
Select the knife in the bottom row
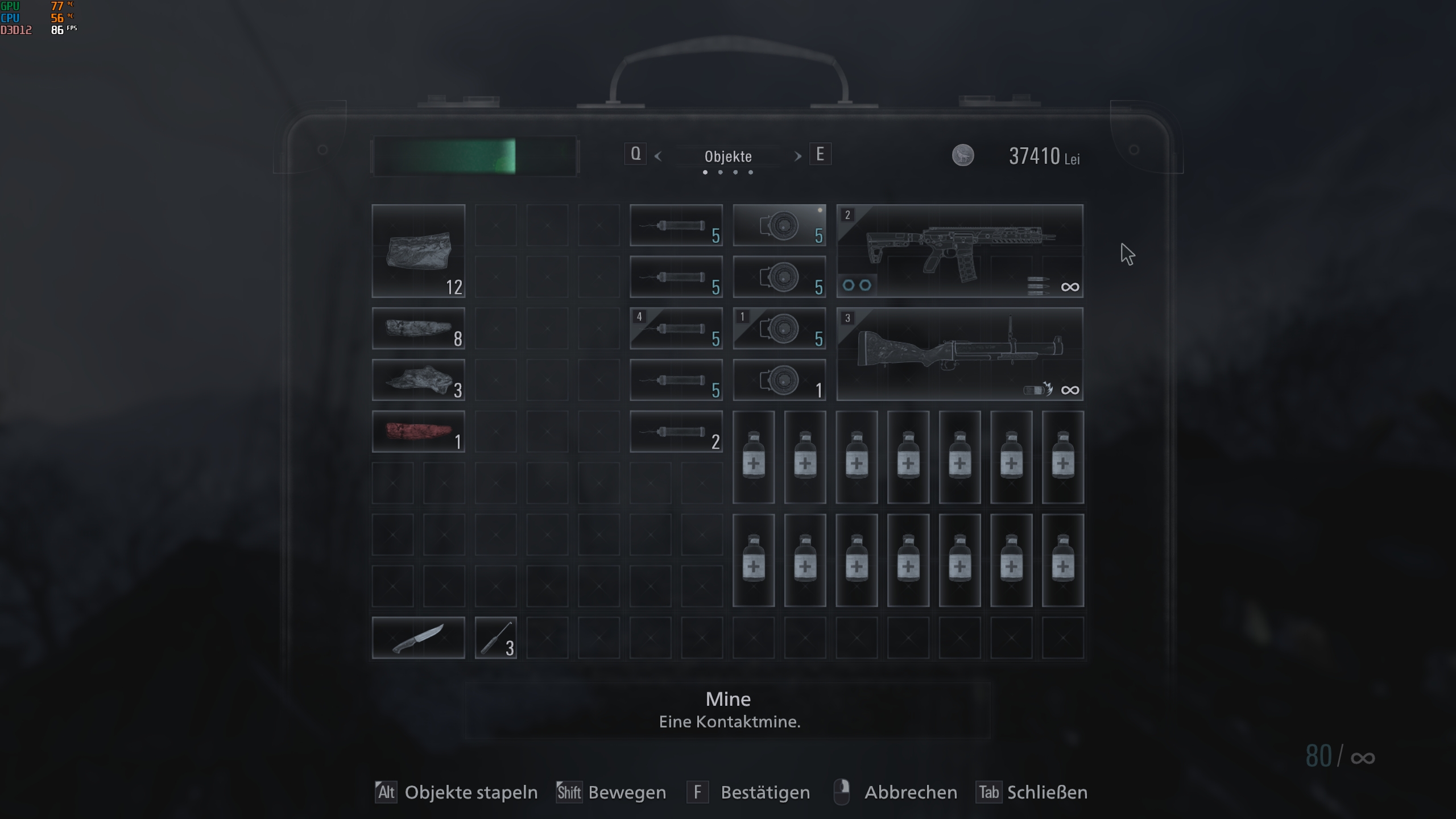tap(418, 638)
